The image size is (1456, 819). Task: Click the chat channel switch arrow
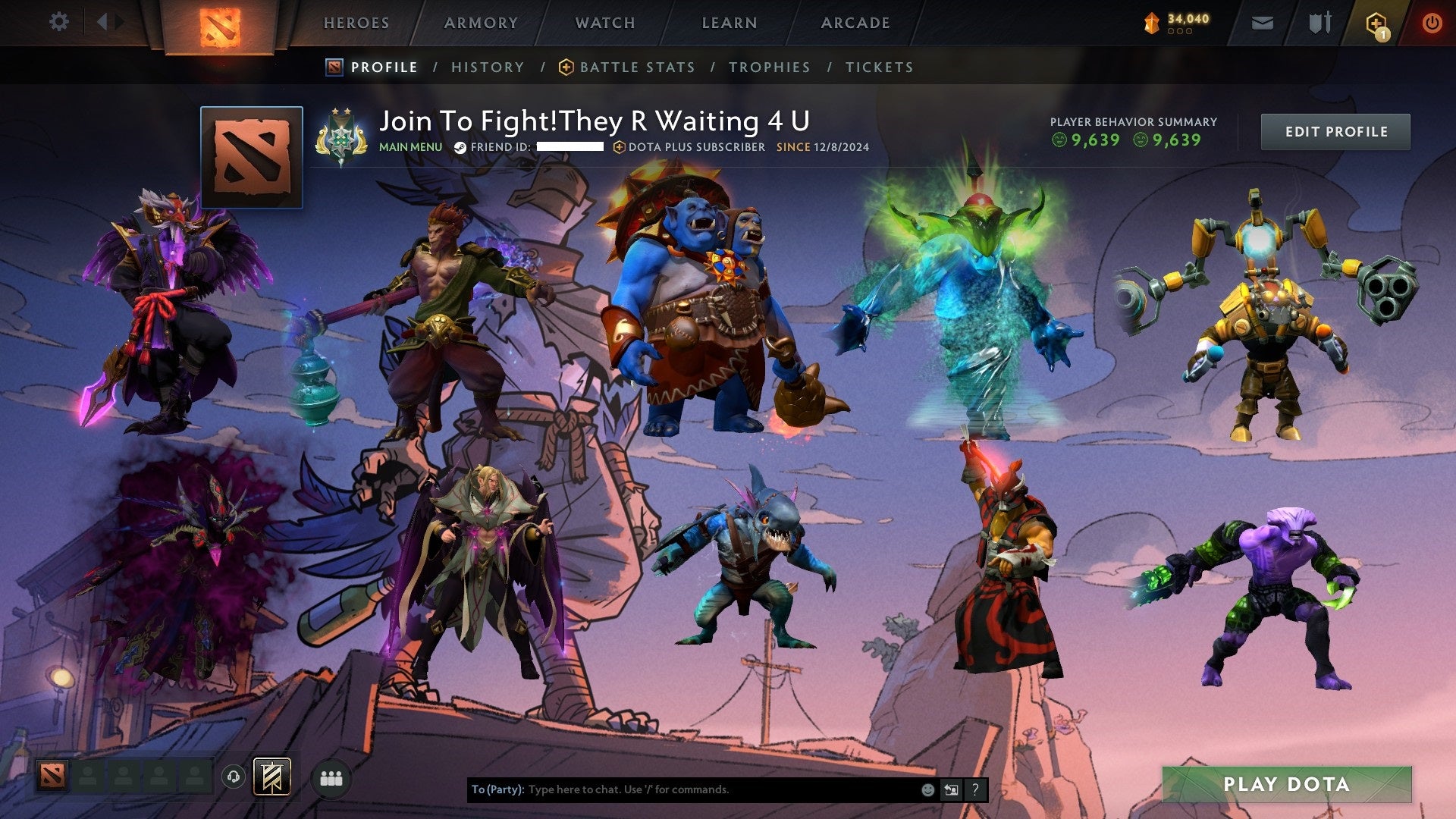point(951,789)
